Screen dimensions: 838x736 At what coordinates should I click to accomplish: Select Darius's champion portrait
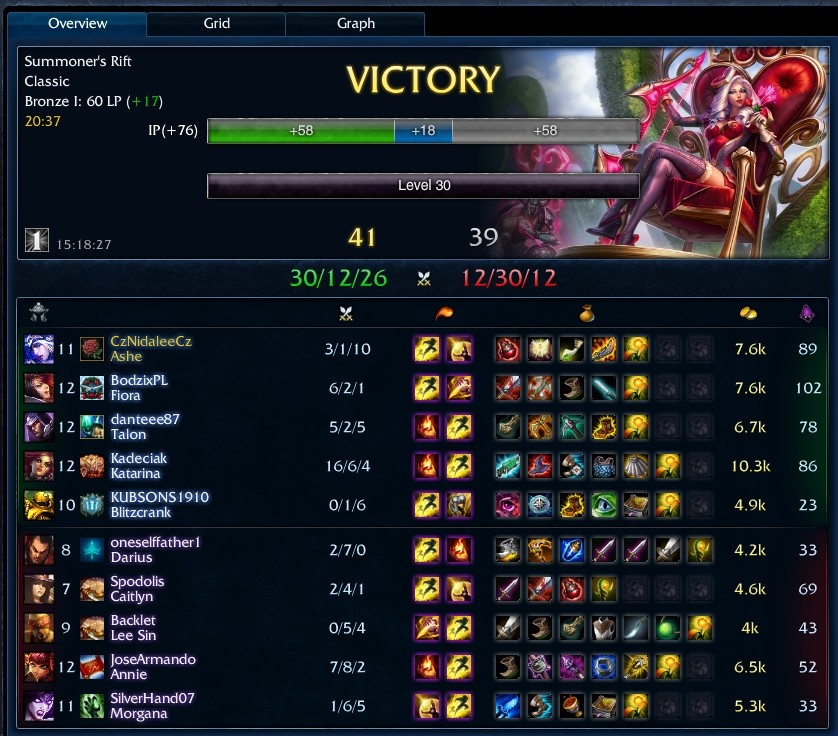[39, 549]
